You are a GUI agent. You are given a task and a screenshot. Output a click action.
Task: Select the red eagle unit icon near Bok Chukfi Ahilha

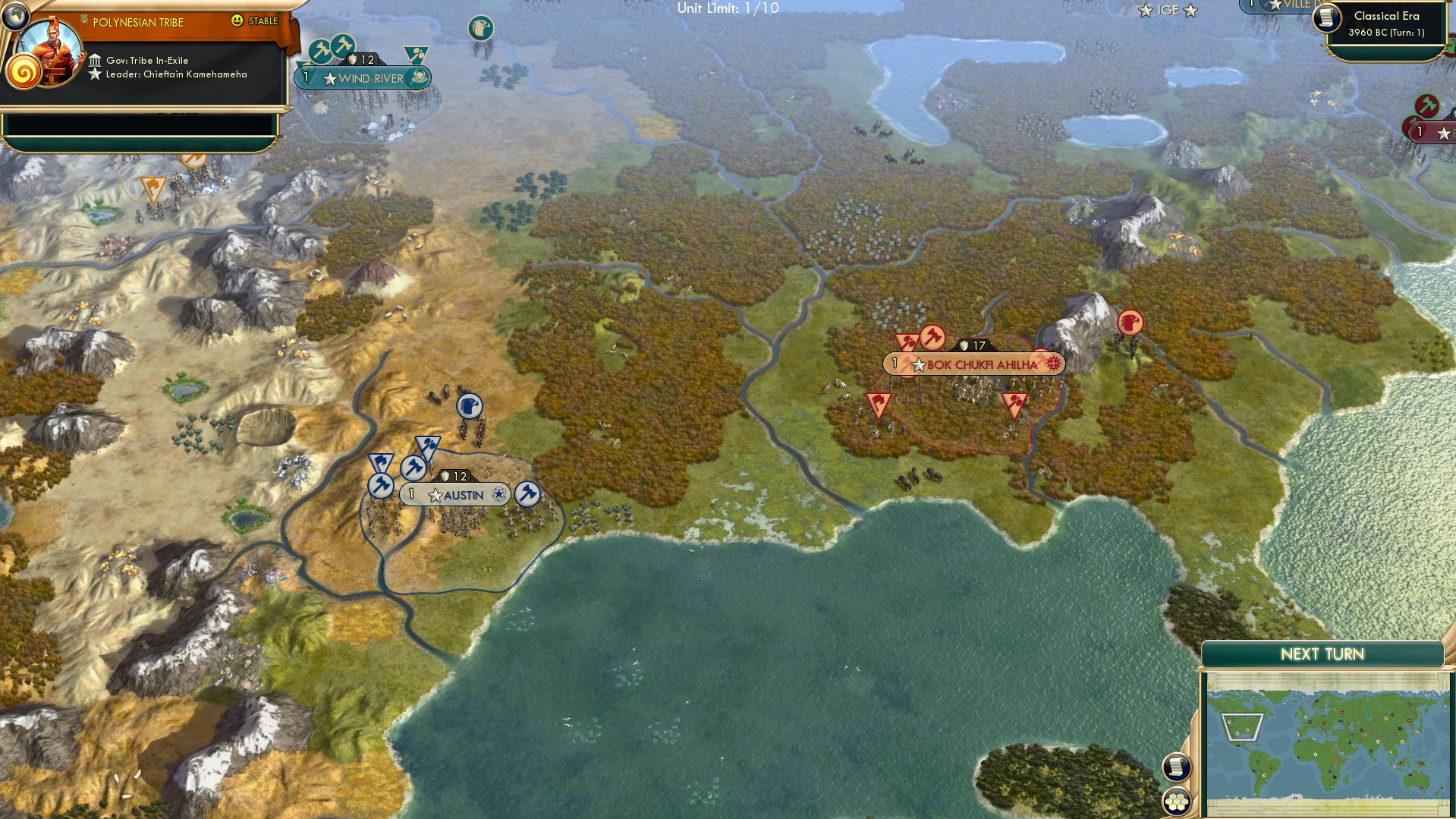[1131, 323]
